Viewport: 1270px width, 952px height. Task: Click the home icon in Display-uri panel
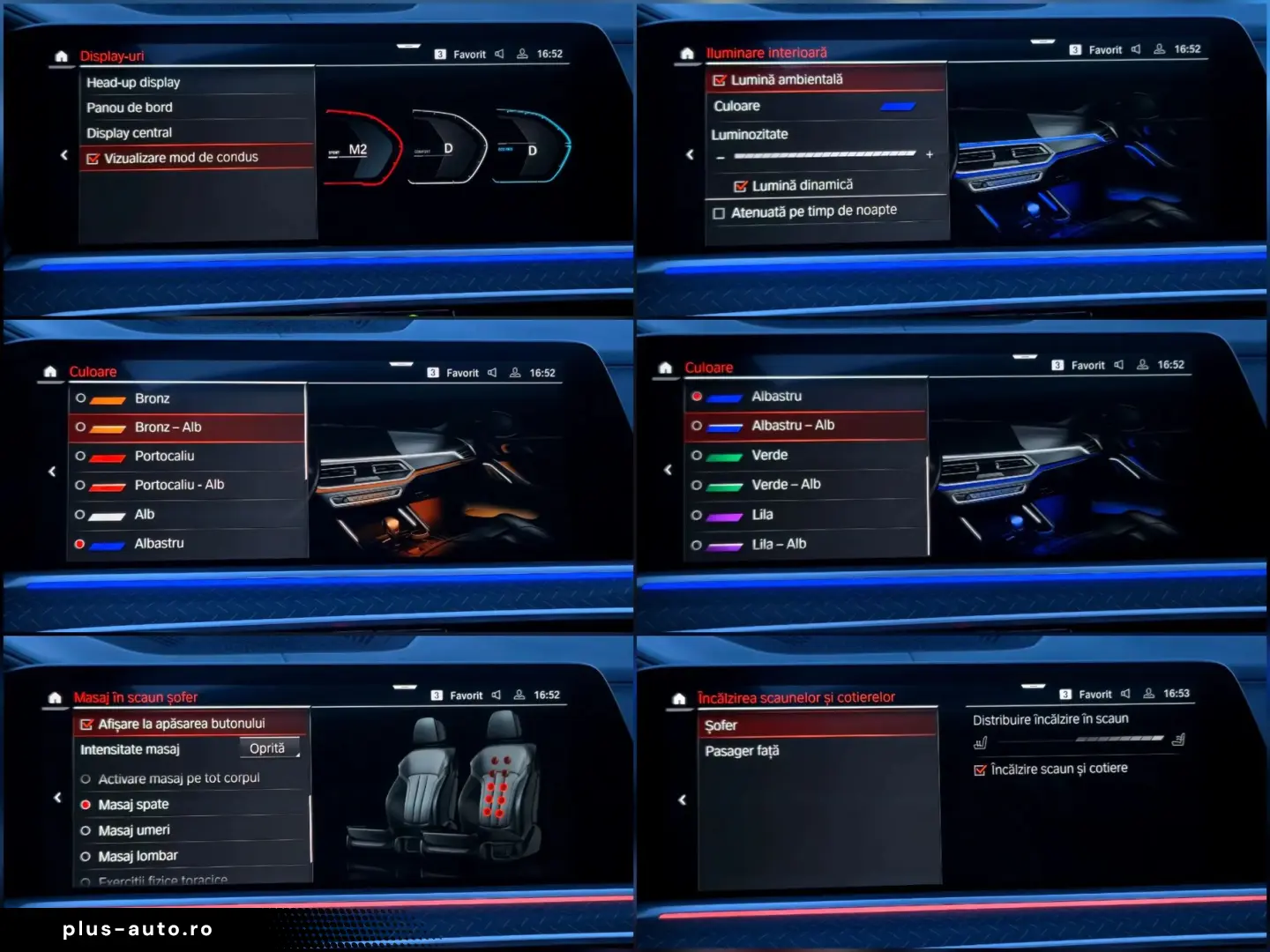[60, 56]
